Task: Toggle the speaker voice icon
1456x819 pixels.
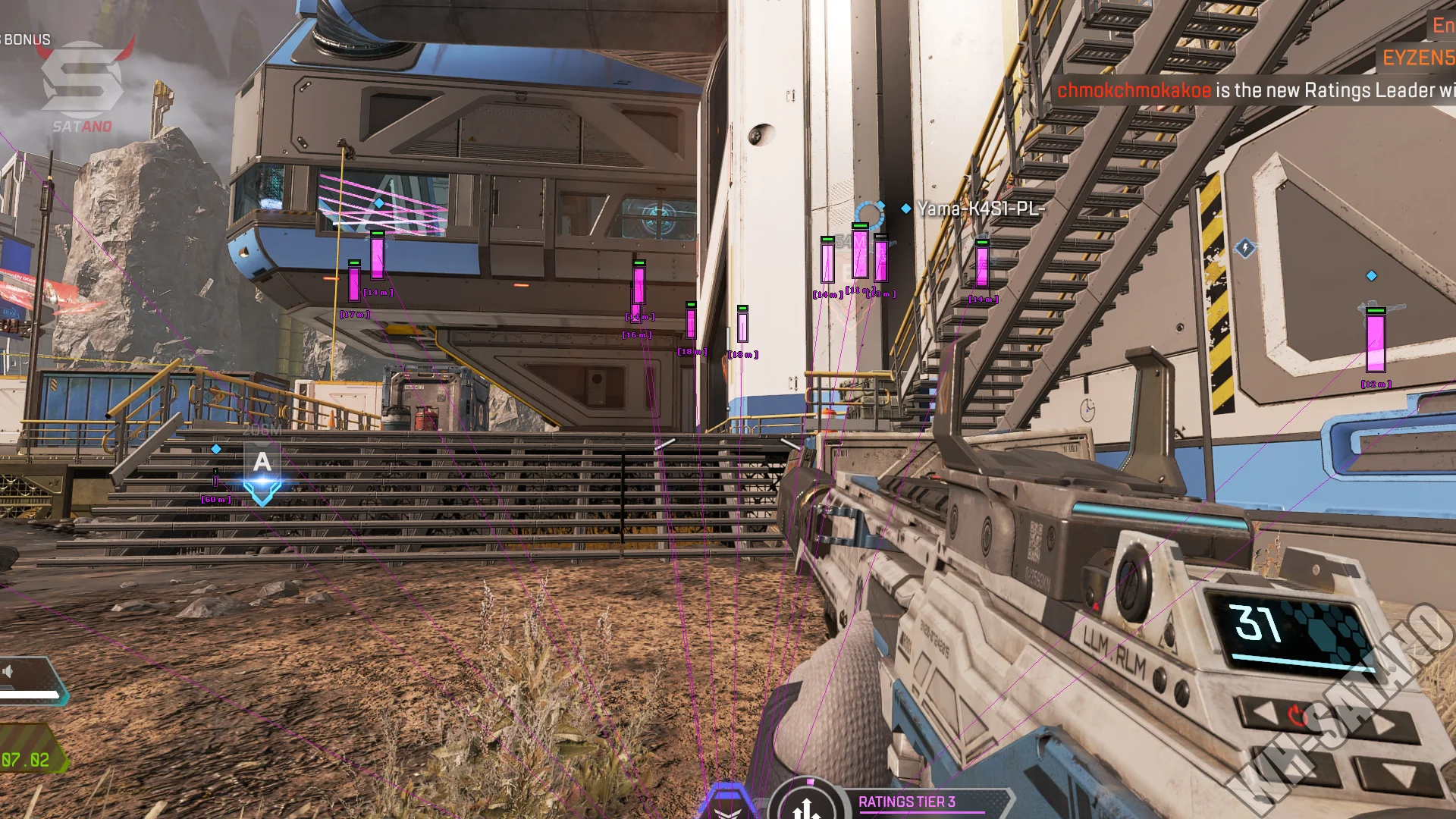Action: [8, 671]
